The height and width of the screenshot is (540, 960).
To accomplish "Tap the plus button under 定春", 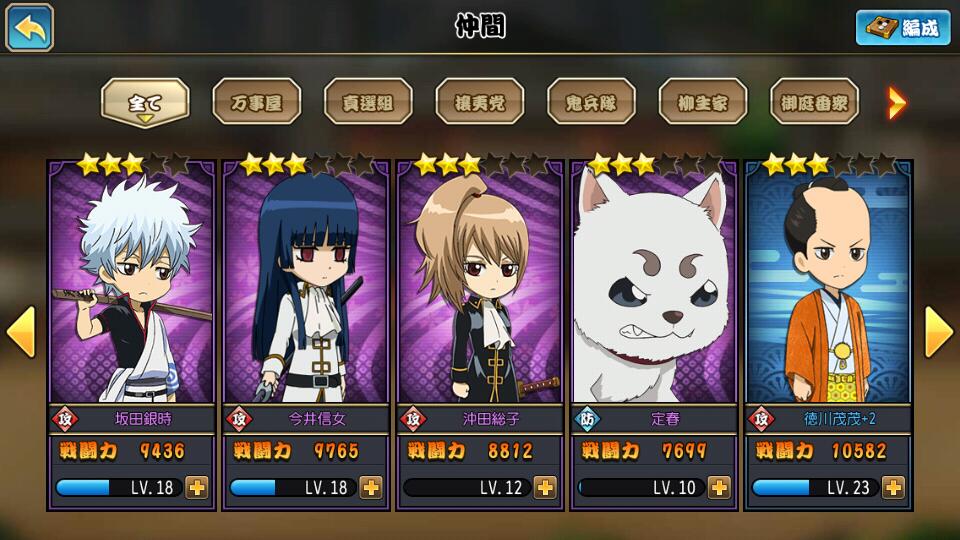I will (719, 487).
